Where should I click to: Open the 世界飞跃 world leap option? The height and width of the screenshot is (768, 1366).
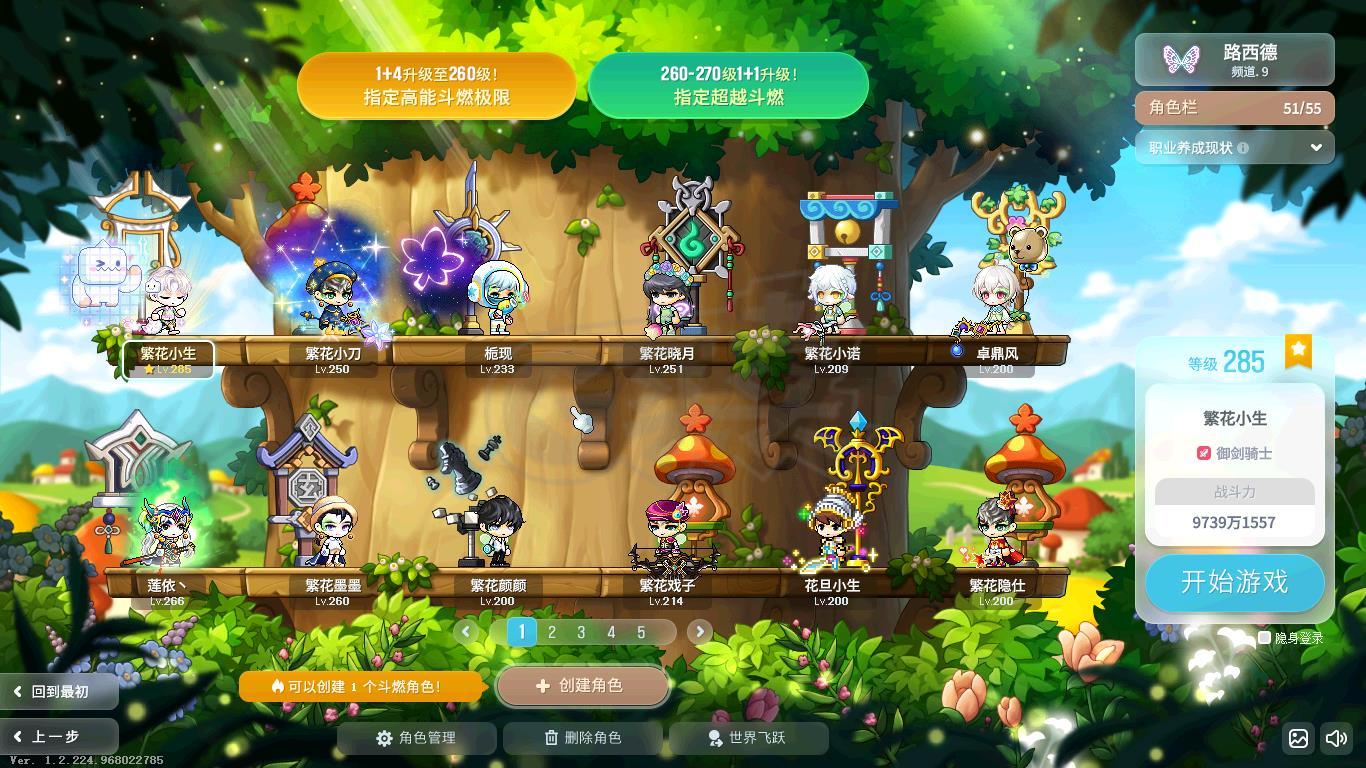747,738
